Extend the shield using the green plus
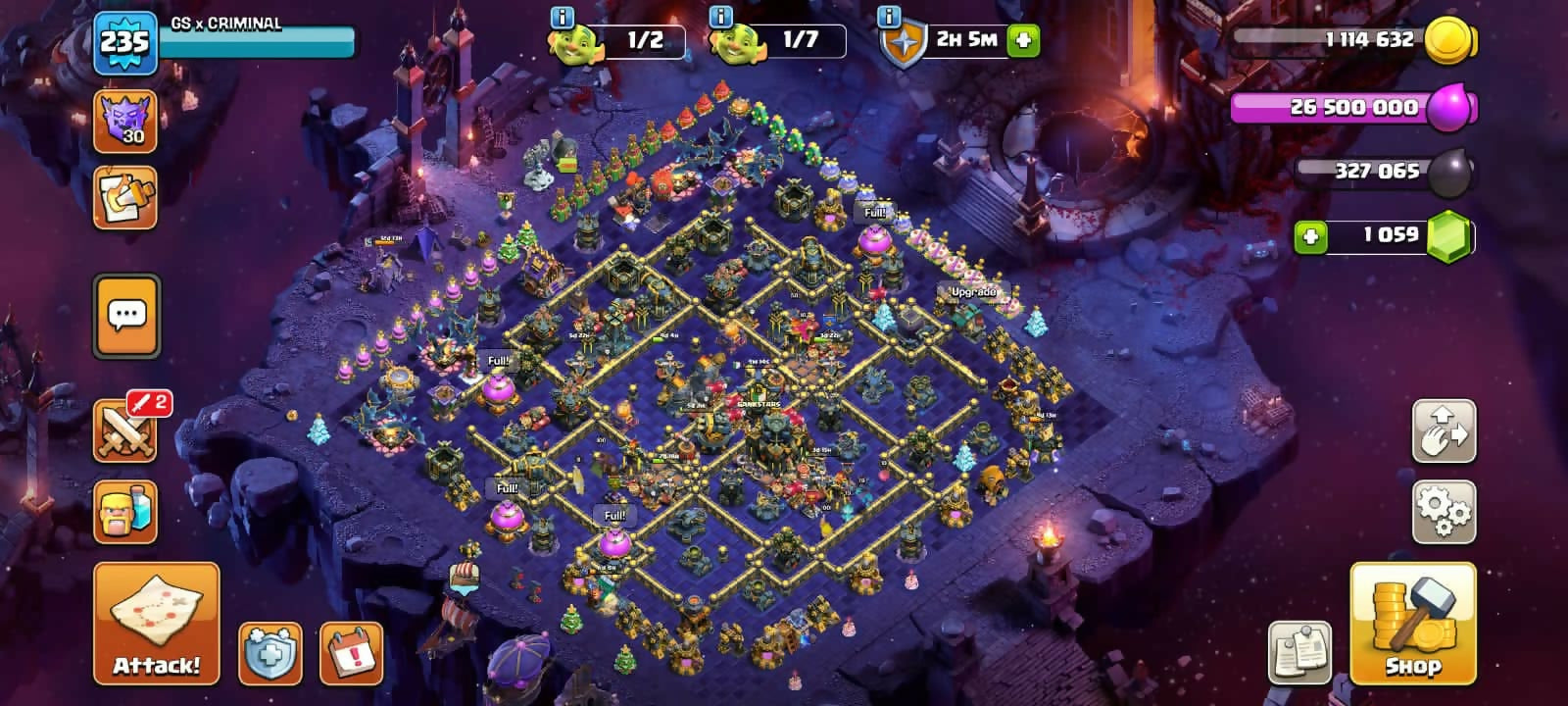The image size is (1568, 706). 1023,40
